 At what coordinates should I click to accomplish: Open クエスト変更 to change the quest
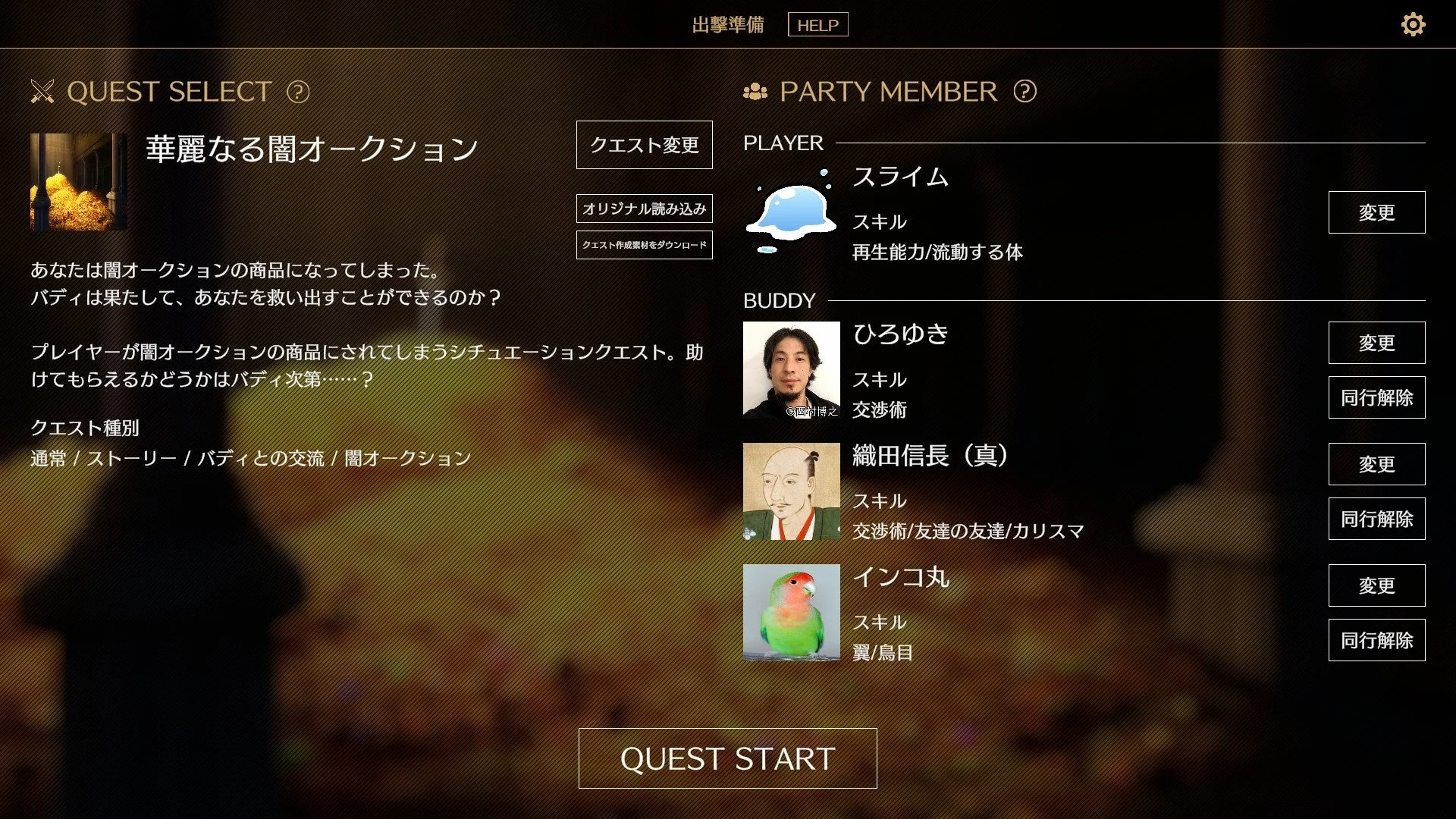click(644, 145)
